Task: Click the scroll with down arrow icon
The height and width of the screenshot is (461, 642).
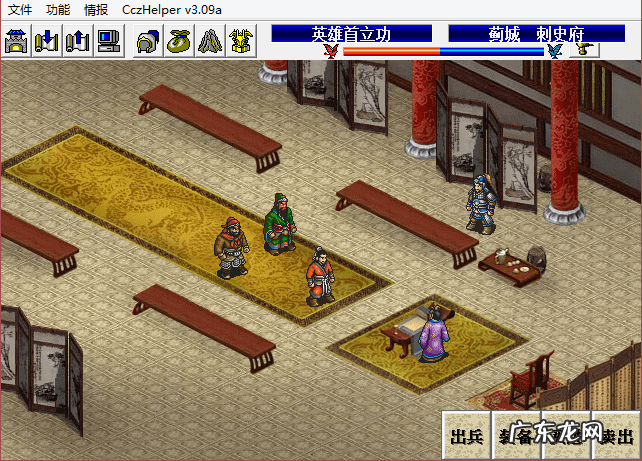Action: point(48,41)
